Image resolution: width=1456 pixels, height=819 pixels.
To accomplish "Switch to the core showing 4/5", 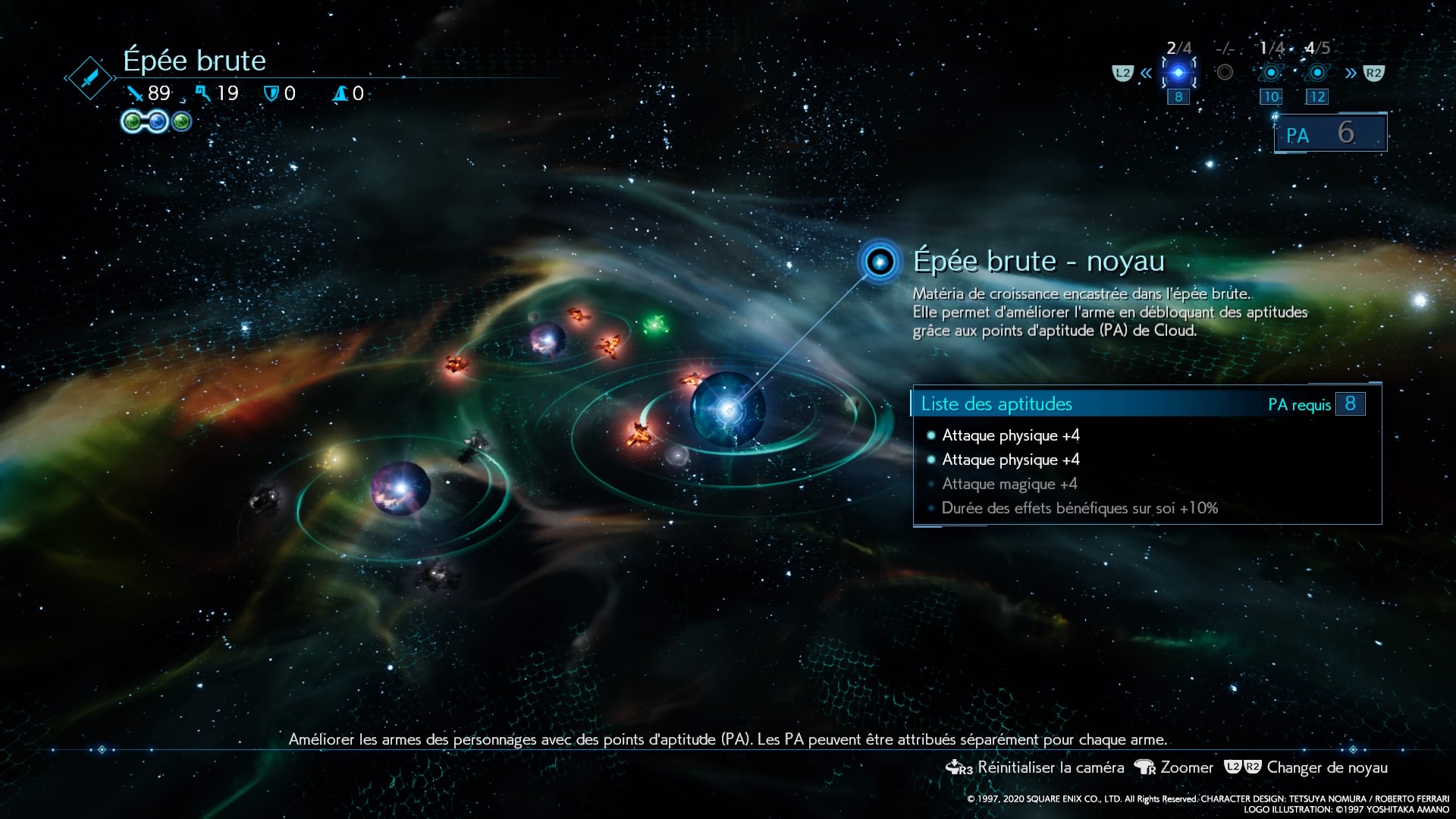I will 1317,73.
